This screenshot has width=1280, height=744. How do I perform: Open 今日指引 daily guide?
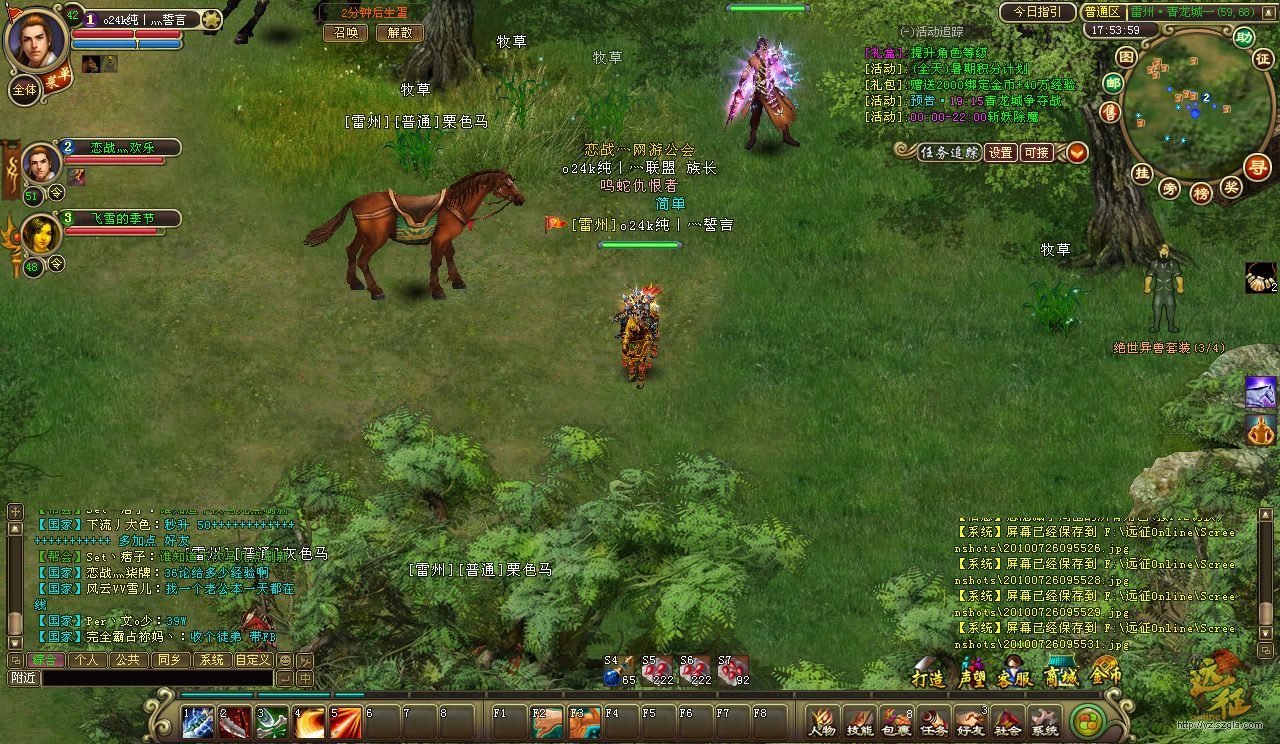pyautogui.click(x=1036, y=12)
